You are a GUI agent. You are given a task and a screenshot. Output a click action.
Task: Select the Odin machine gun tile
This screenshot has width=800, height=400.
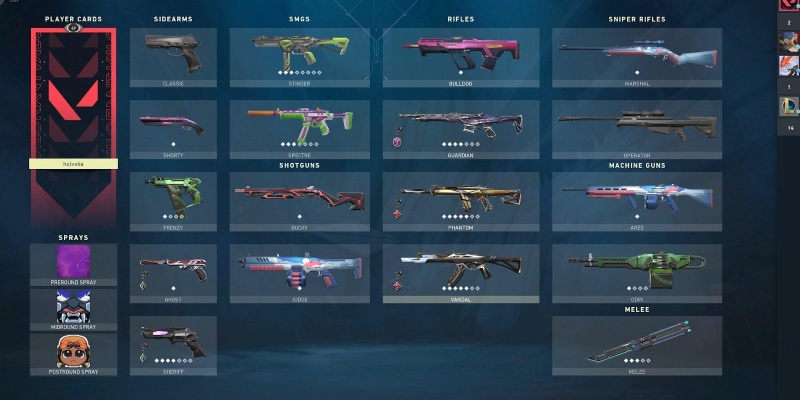[636, 273]
